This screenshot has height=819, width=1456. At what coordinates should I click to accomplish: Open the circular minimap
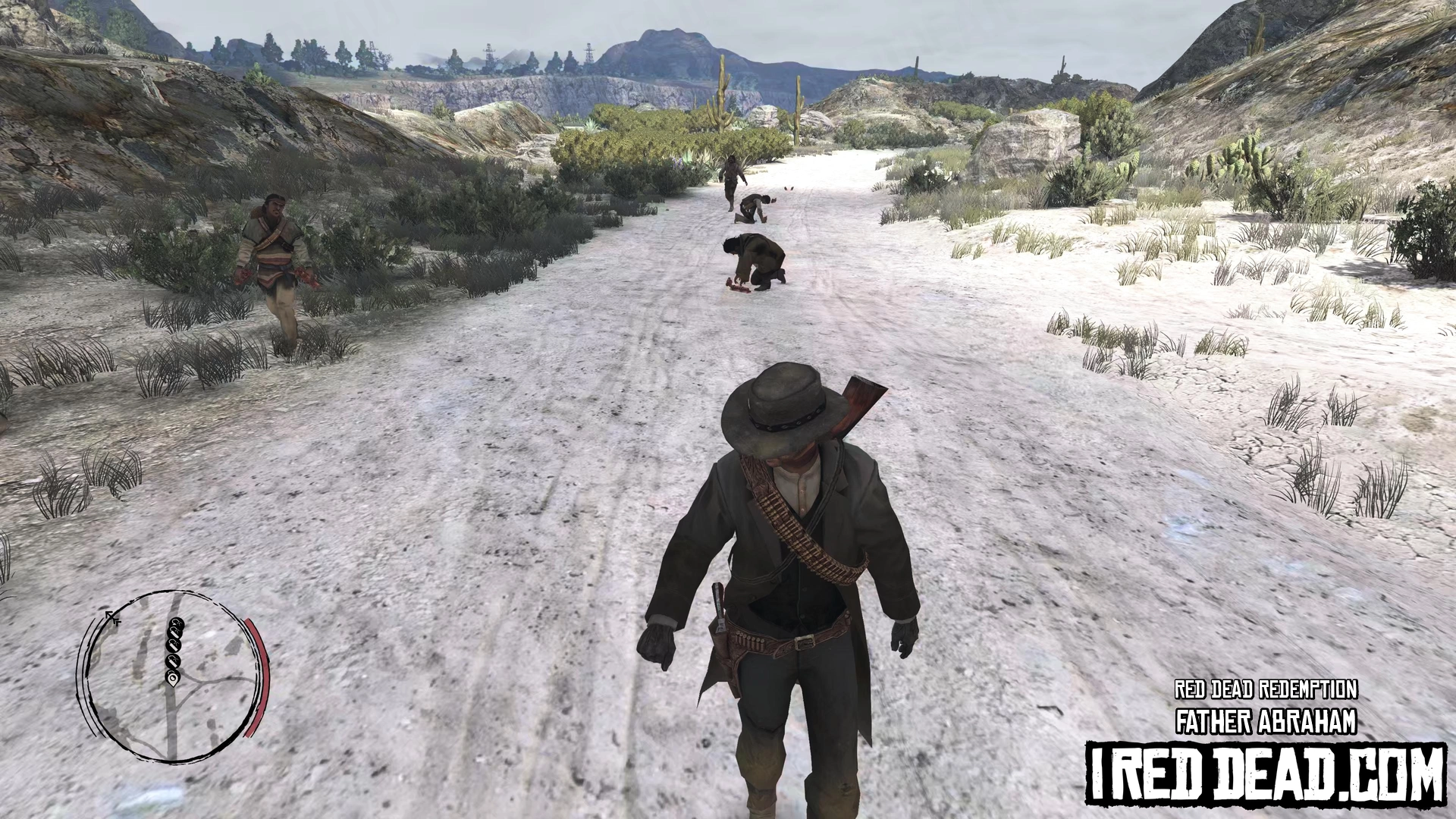click(x=173, y=675)
